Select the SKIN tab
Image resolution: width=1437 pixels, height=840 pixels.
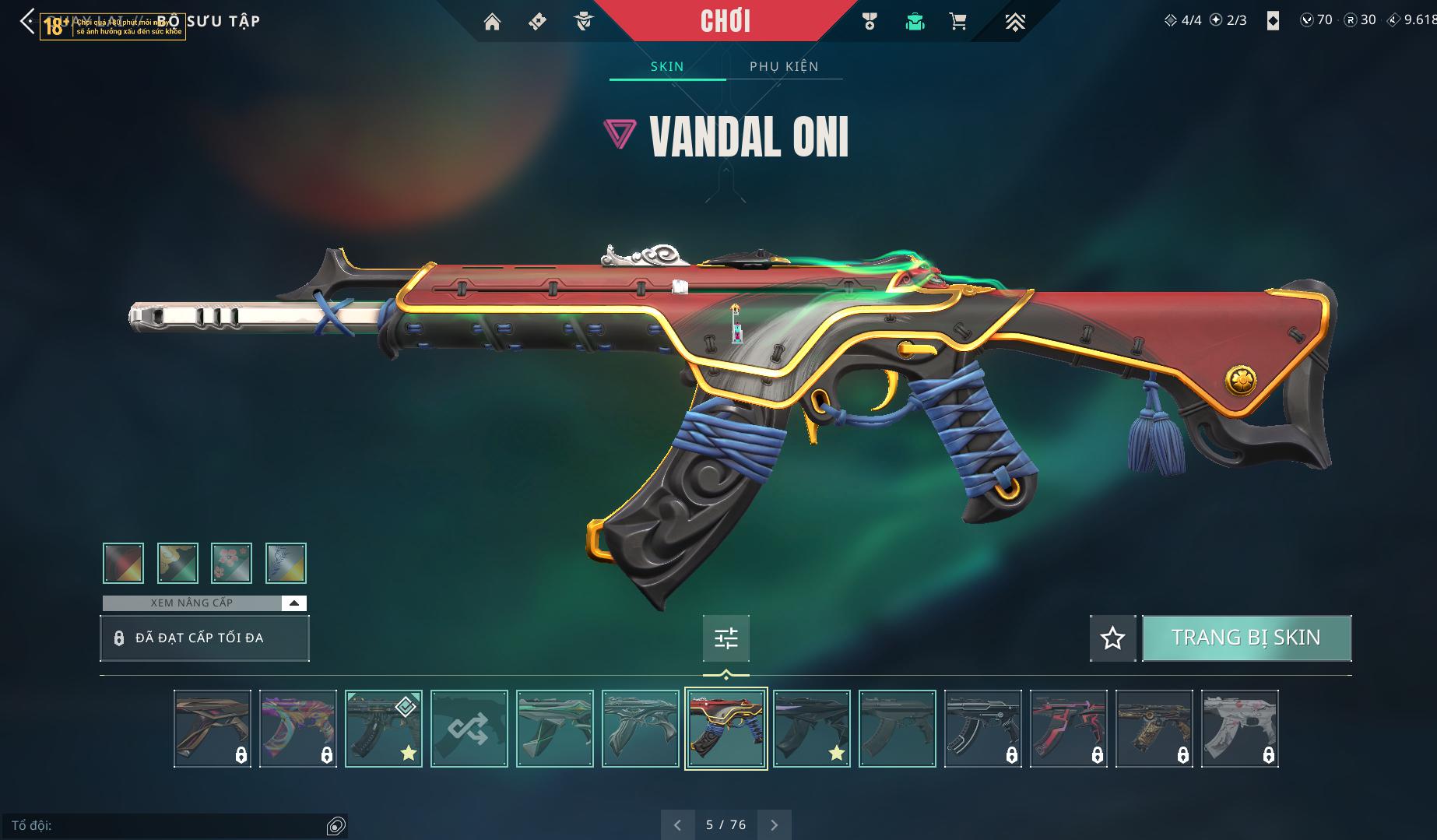(x=667, y=66)
